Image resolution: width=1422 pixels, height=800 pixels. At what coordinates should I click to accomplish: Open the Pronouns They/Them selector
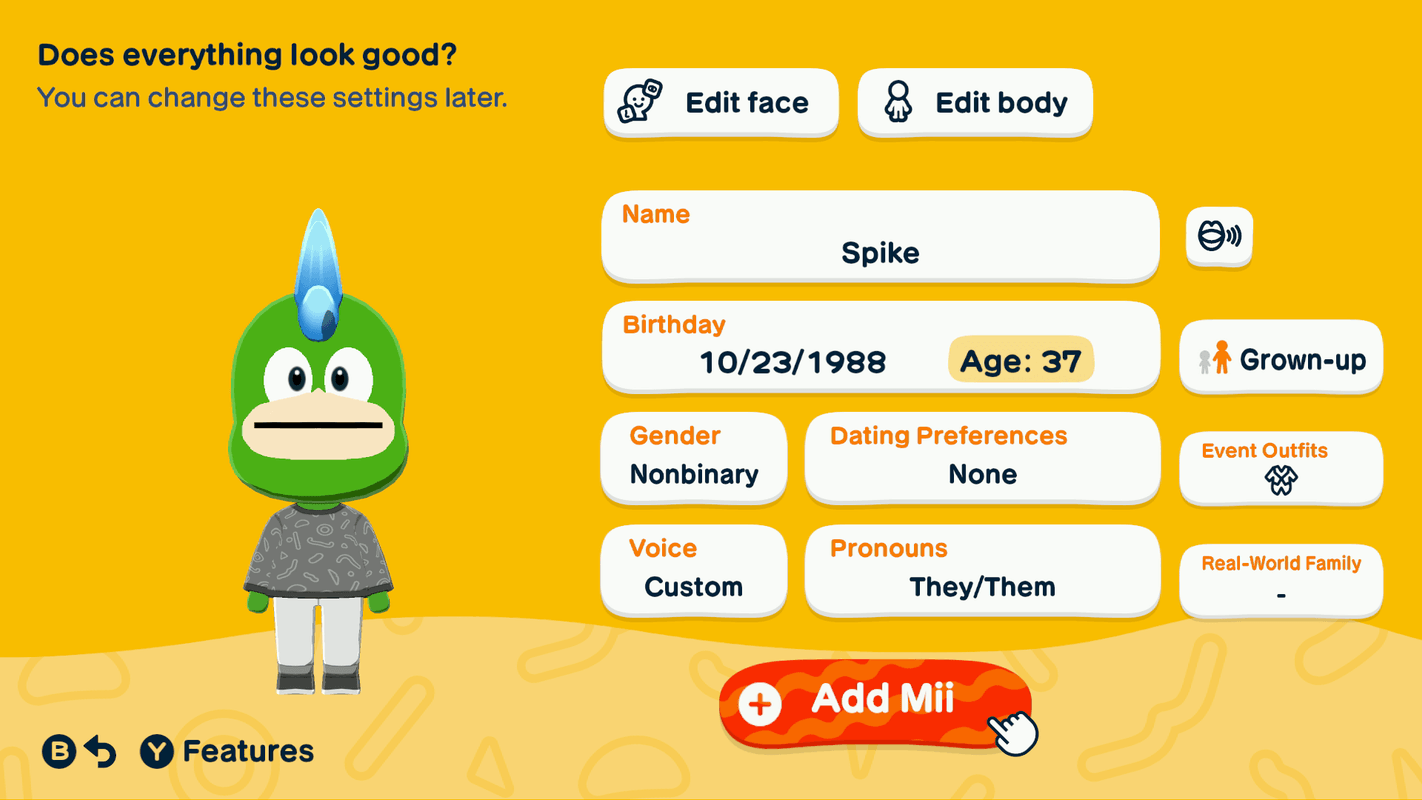(x=982, y=570)
